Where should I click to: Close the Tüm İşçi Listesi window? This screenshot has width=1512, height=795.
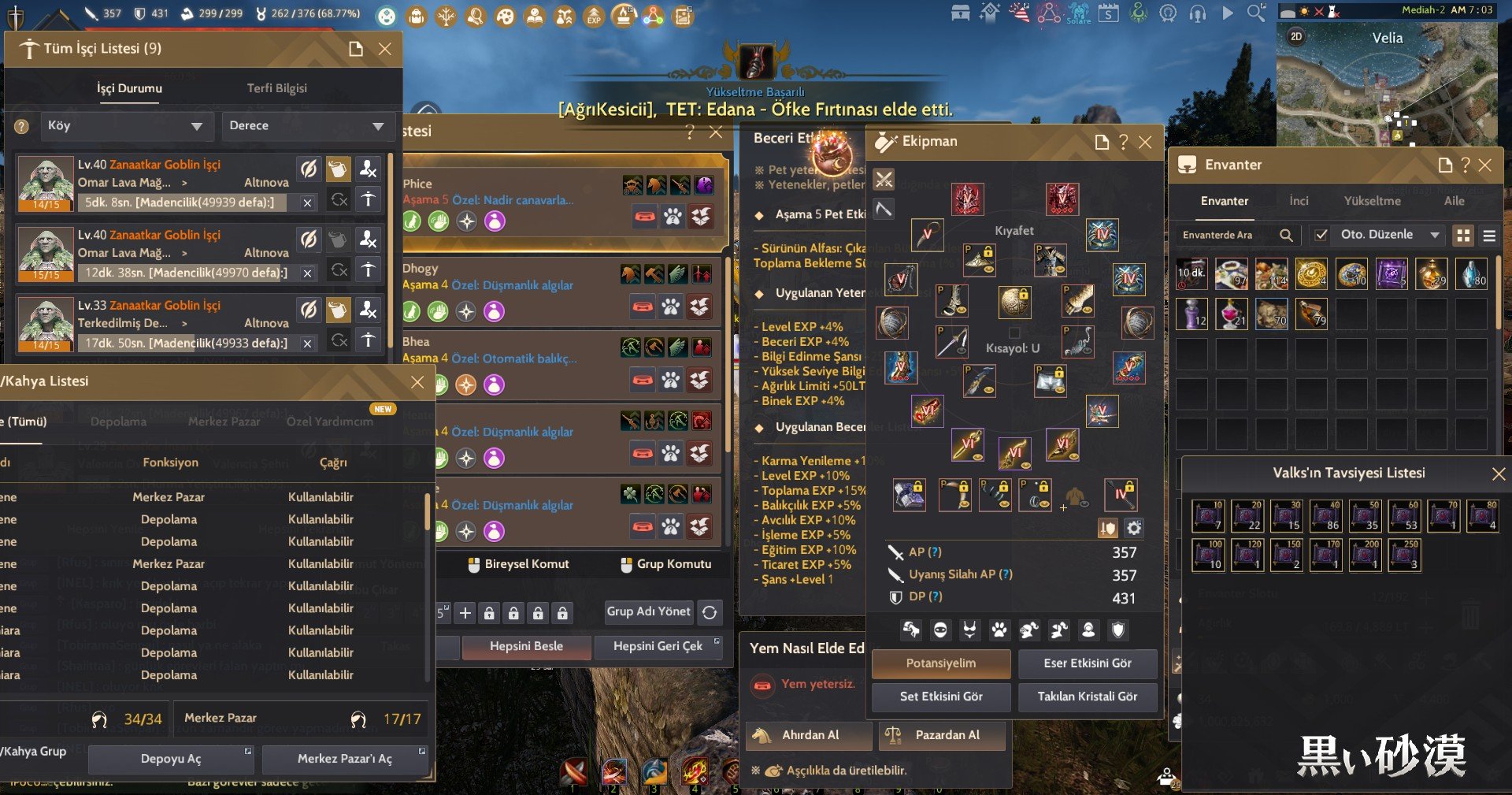(385, 49)
